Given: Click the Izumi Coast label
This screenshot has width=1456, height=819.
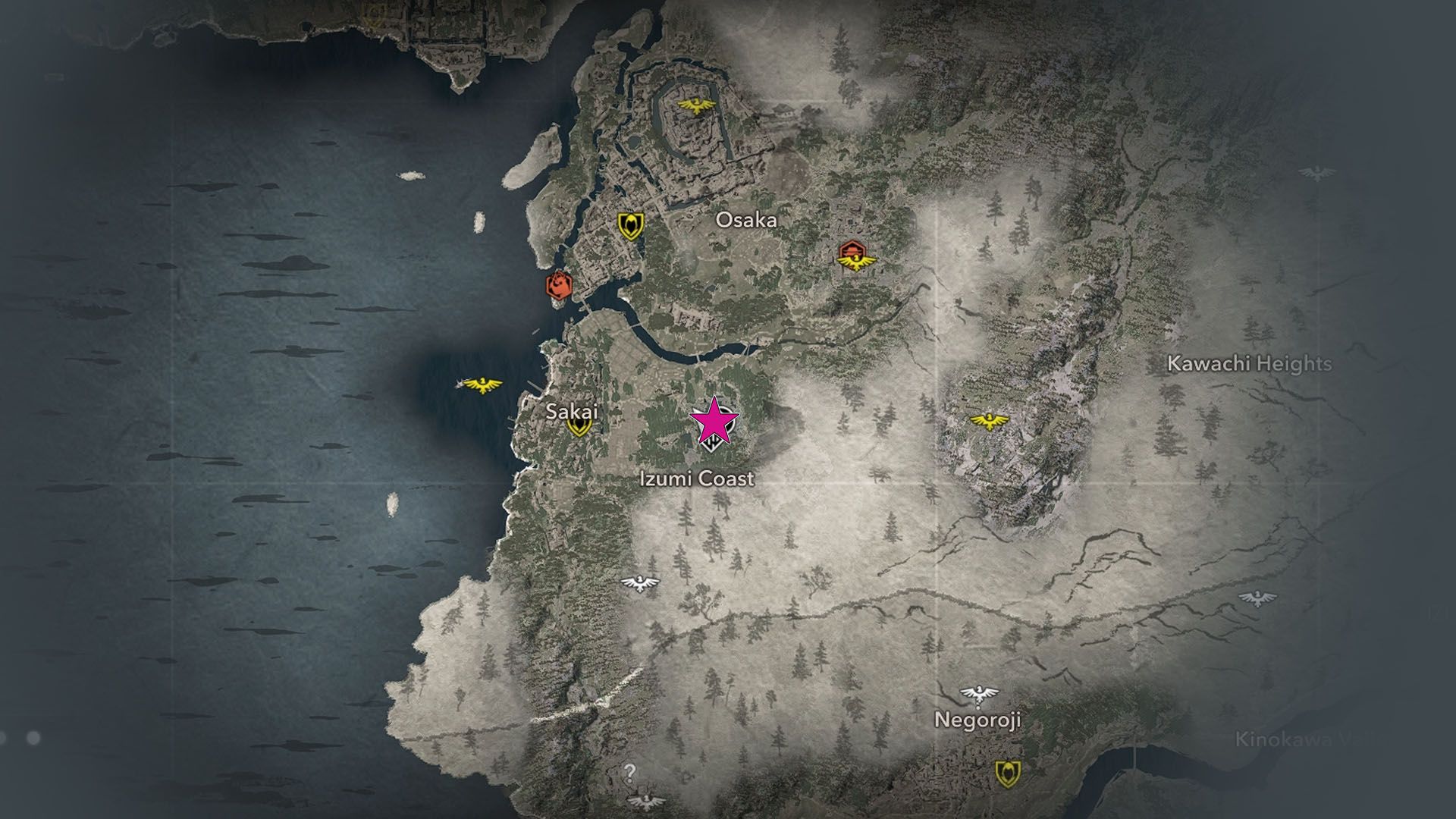Looking at the screenshot, I should 699,479.
